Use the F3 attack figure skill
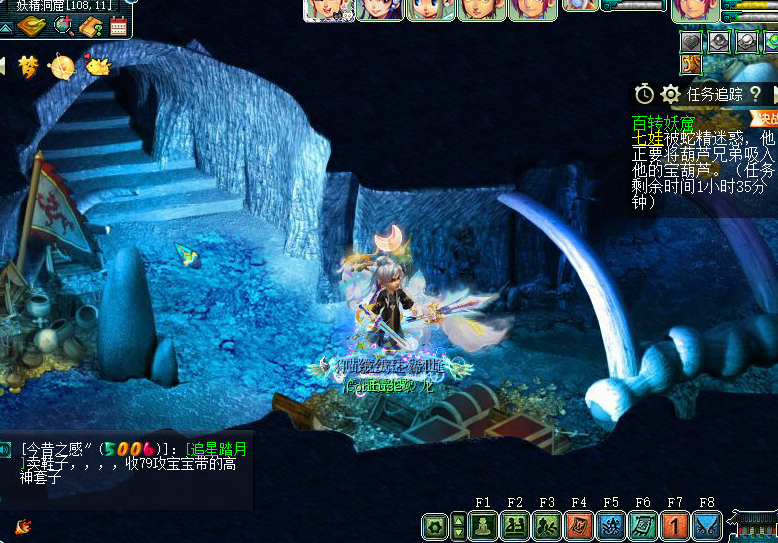778x543 pixels. 548,526
